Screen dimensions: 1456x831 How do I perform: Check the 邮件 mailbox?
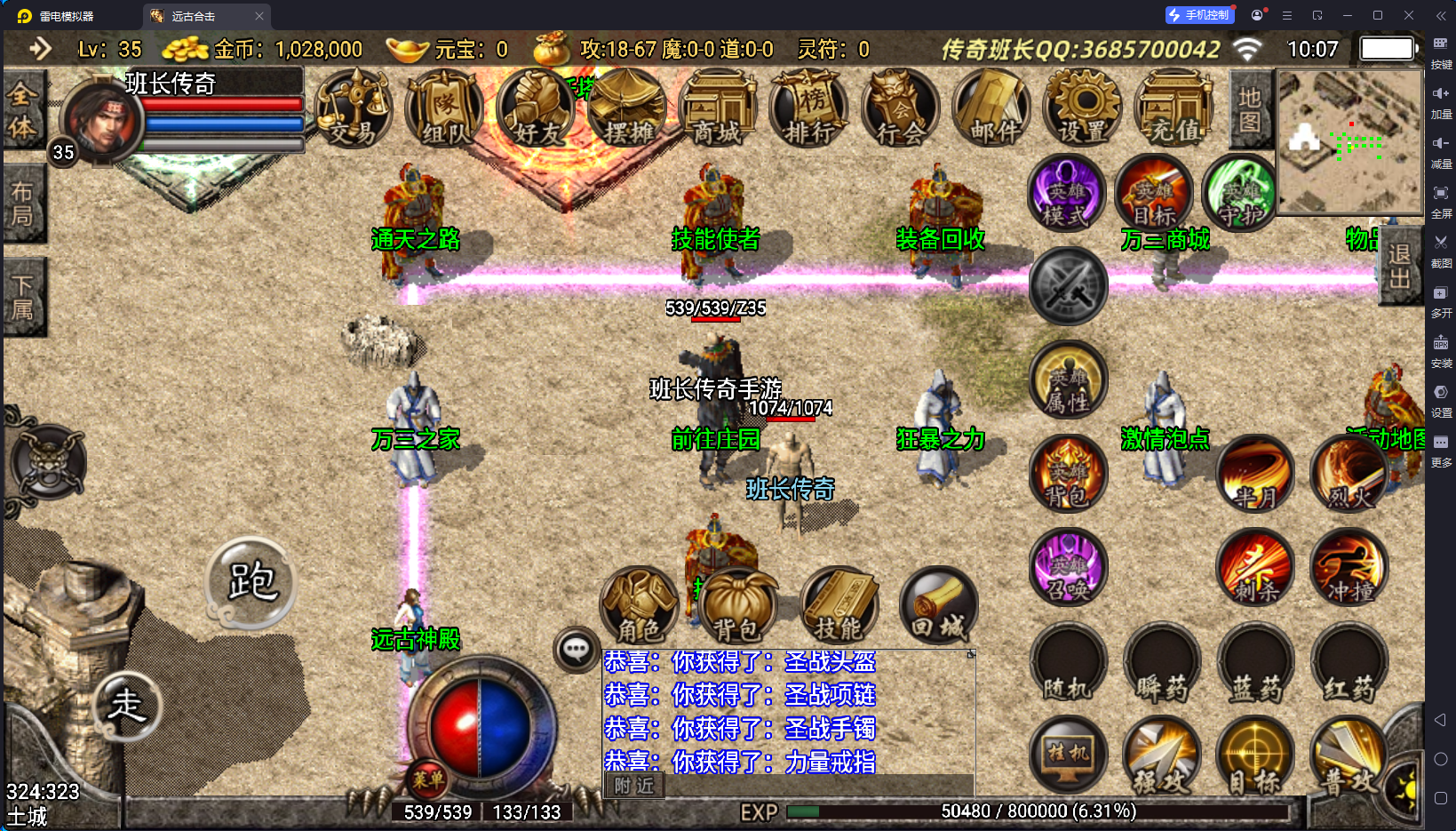tap(993, 109)
